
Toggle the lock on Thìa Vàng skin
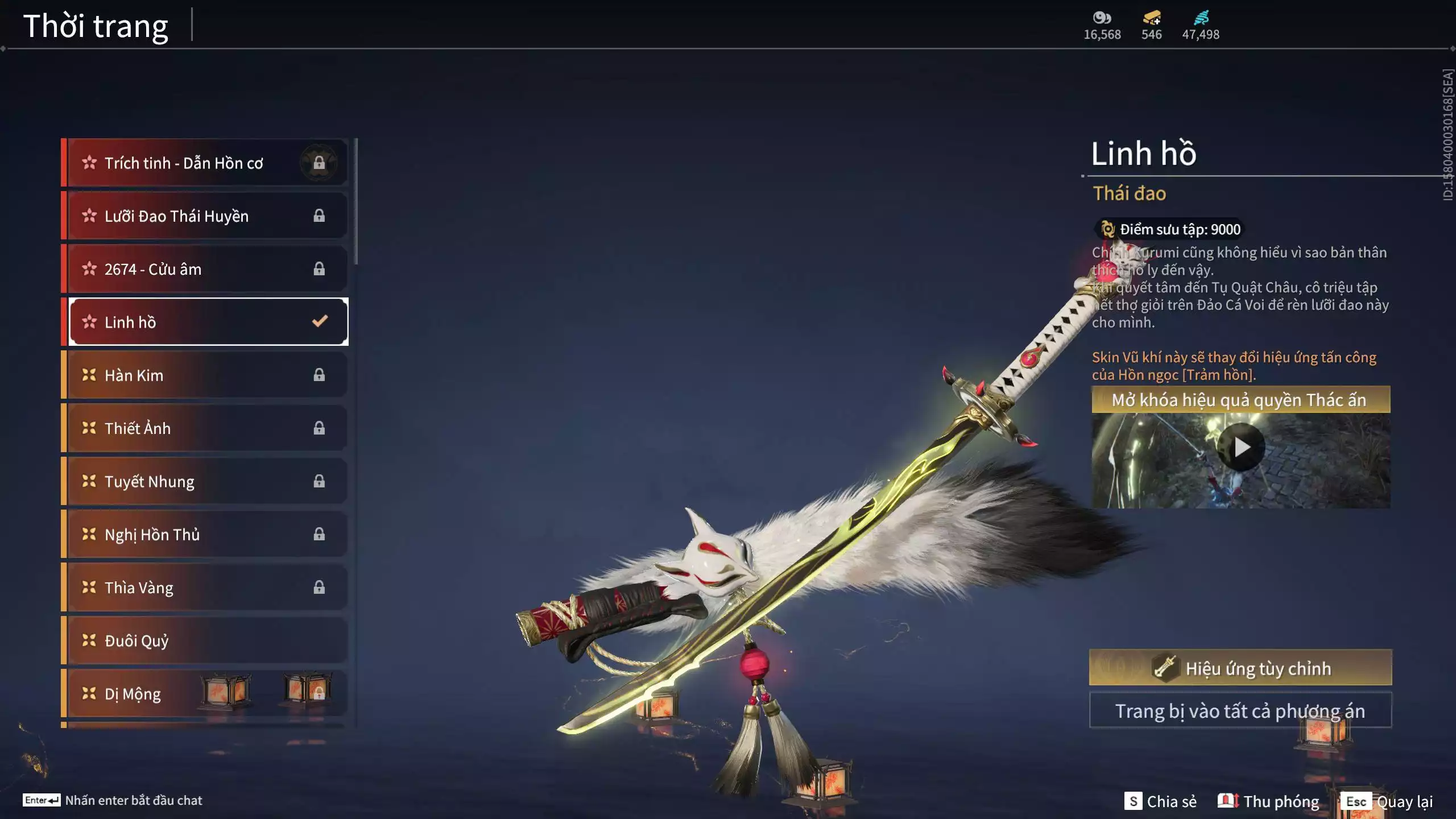[x=319, y=587]
